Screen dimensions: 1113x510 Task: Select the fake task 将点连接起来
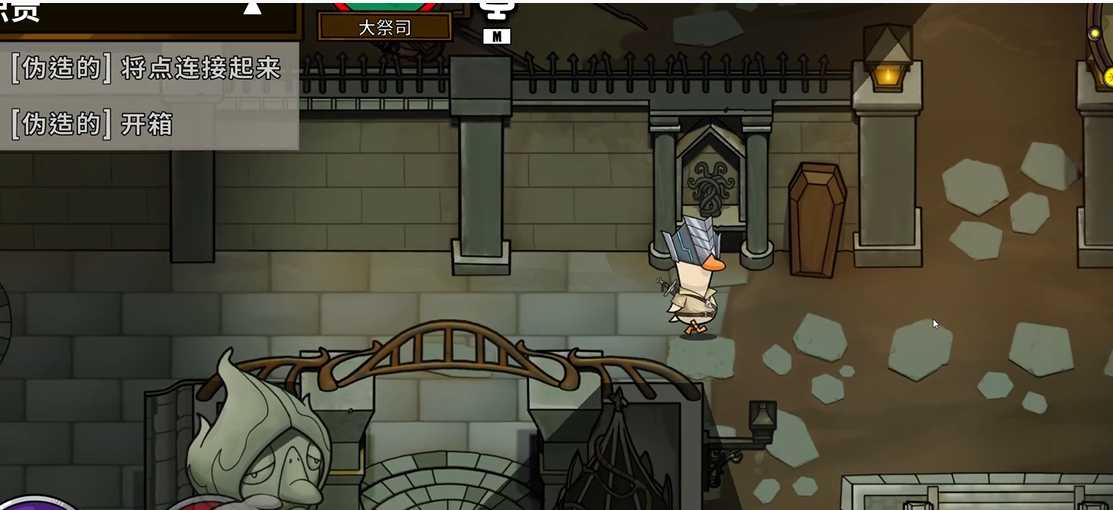tap(146, 70)
